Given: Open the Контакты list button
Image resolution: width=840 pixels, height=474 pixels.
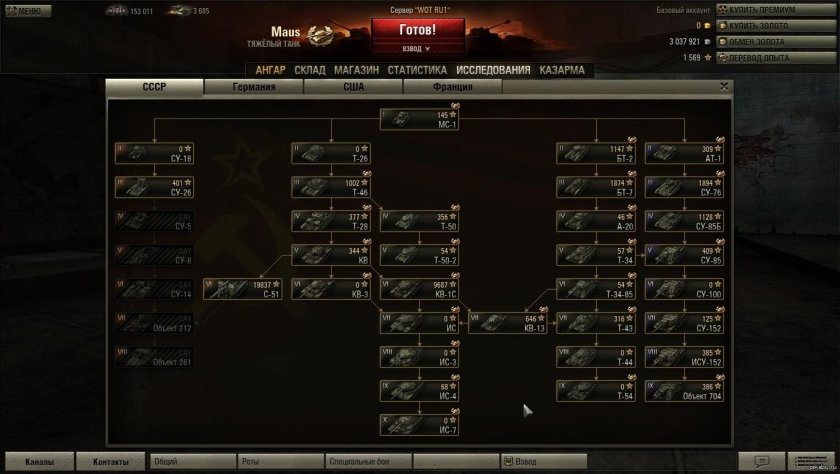Looking at the screenshot, I should click(111, 462).
